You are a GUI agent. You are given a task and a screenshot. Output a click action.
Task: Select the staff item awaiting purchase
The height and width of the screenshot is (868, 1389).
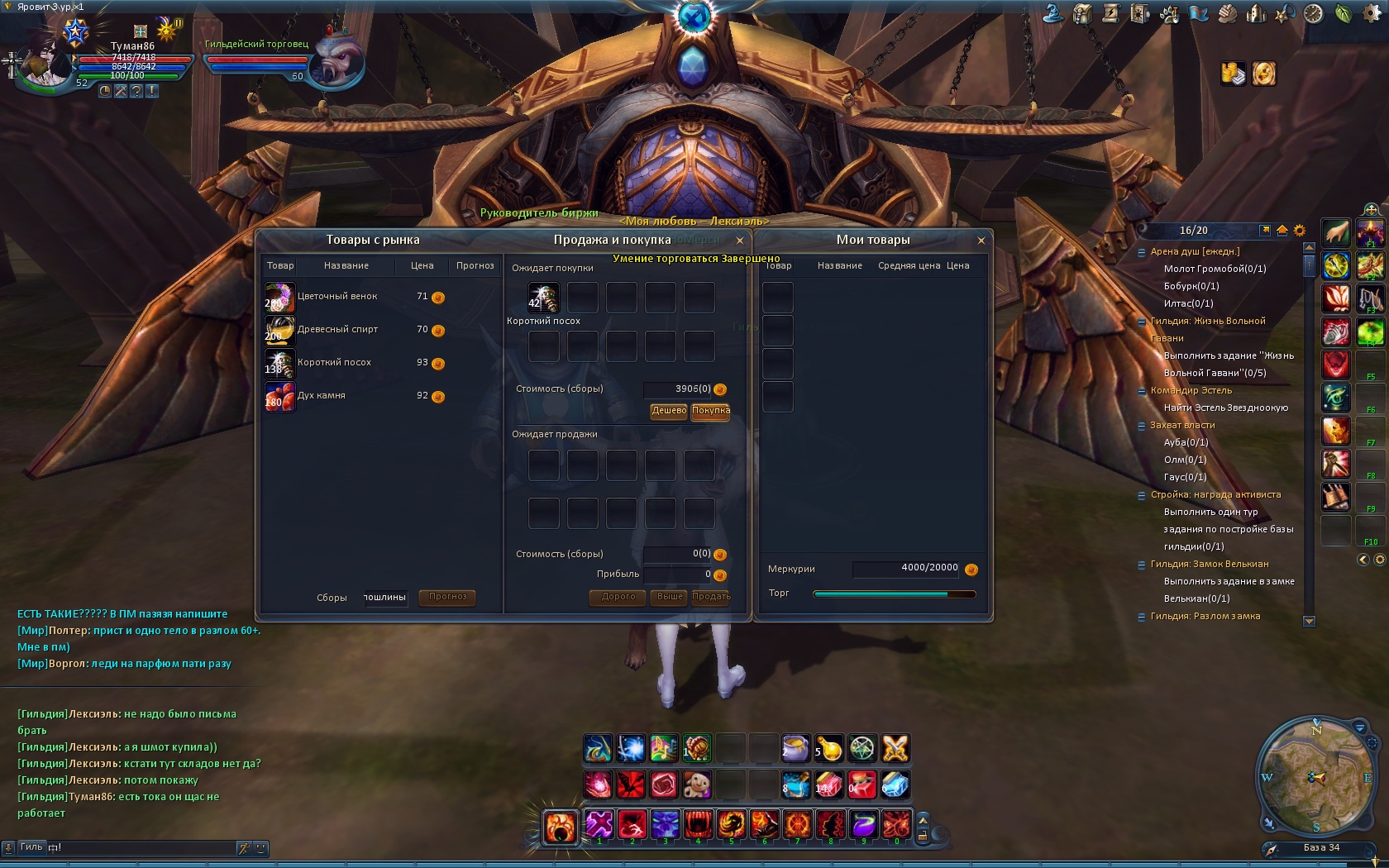[543, 298]
